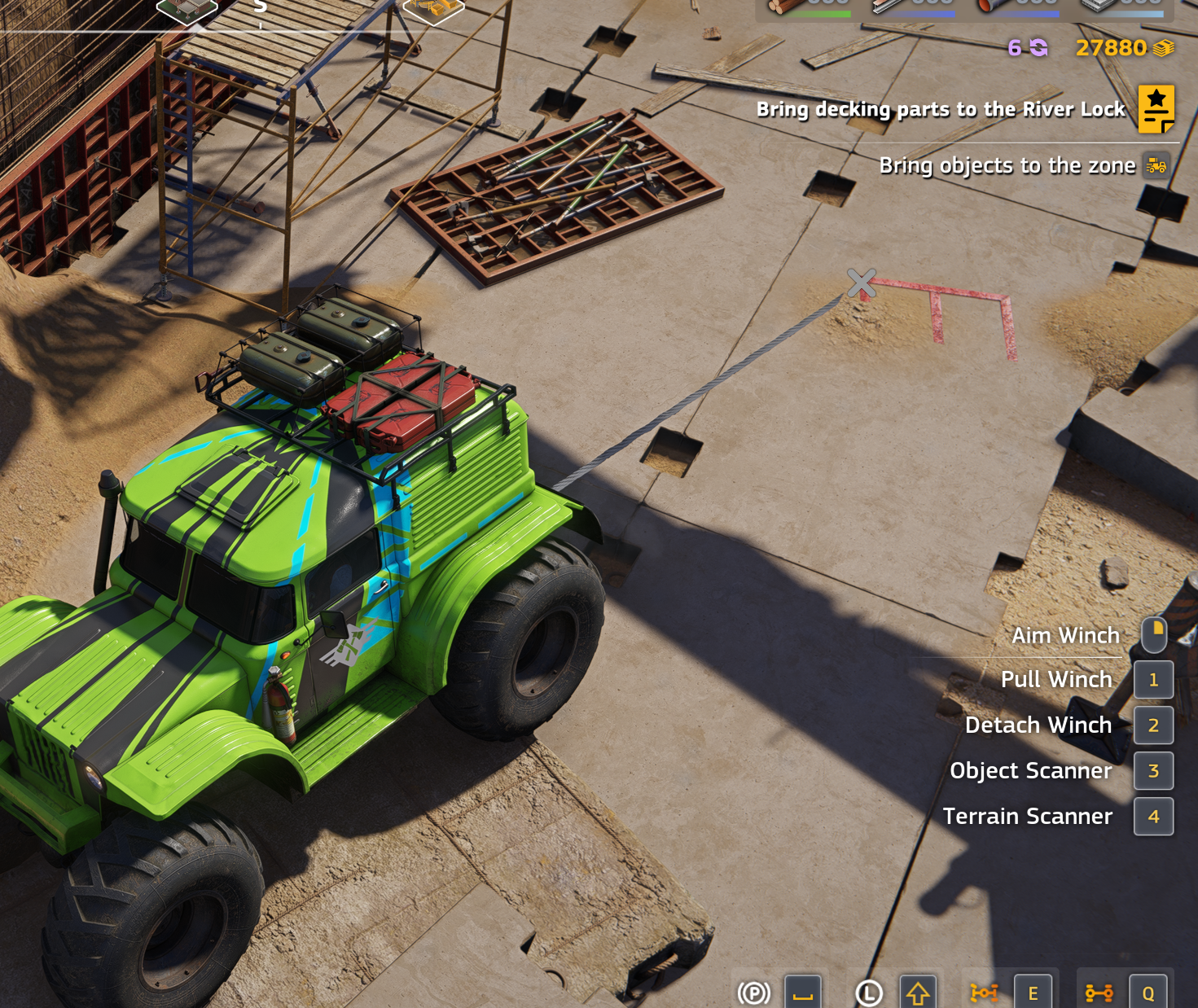Select Object Scanner in the options list

click(1031, 771)
